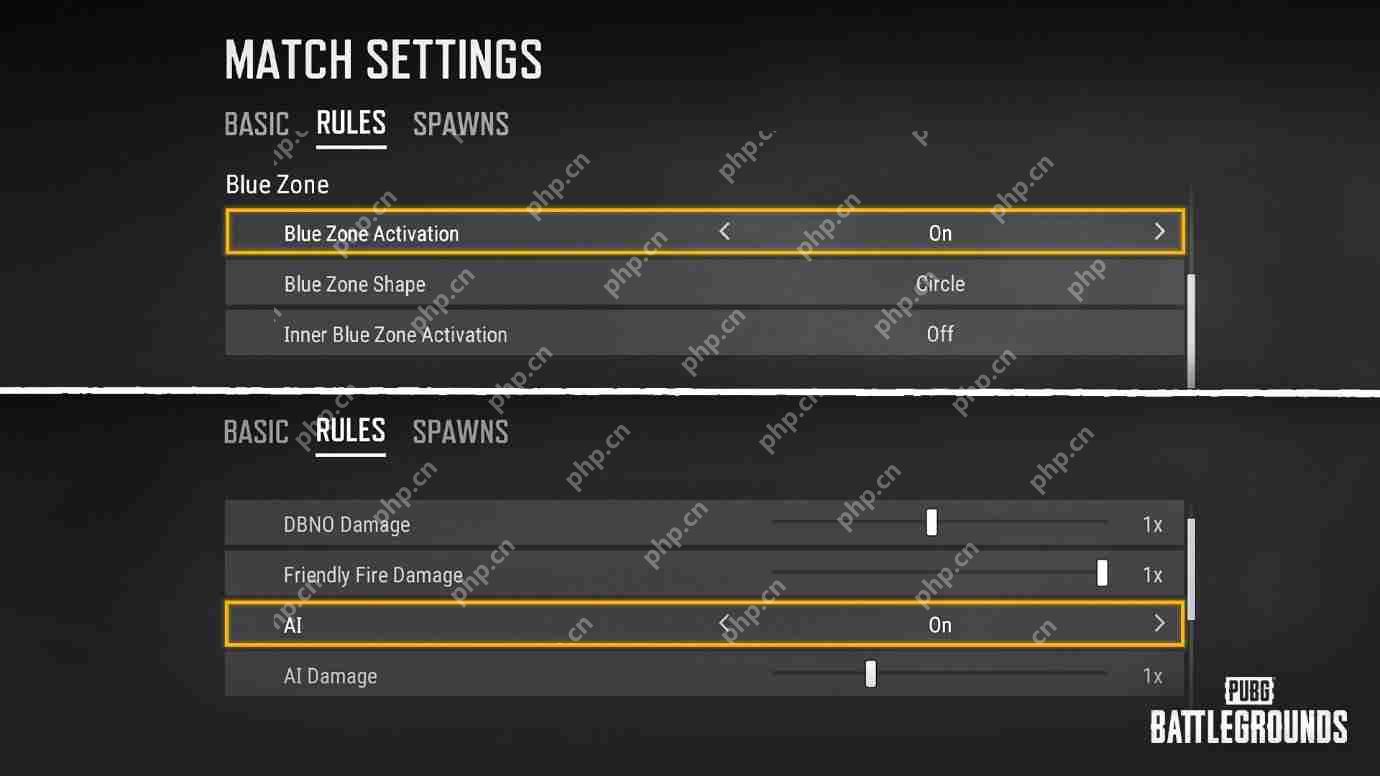Click the left arrow on Blue Zone Activation
Screen dimensions: 1380x776
(x=722, y=231)
